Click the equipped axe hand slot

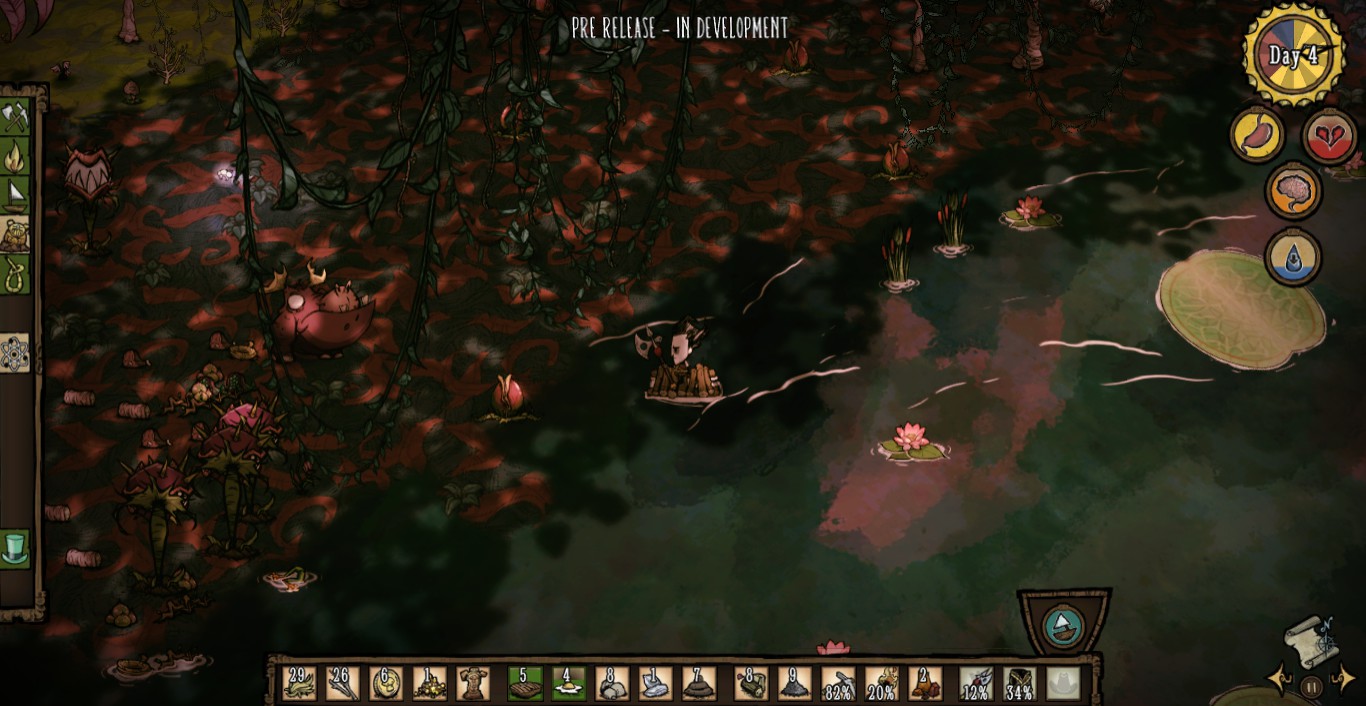(975, 683)
